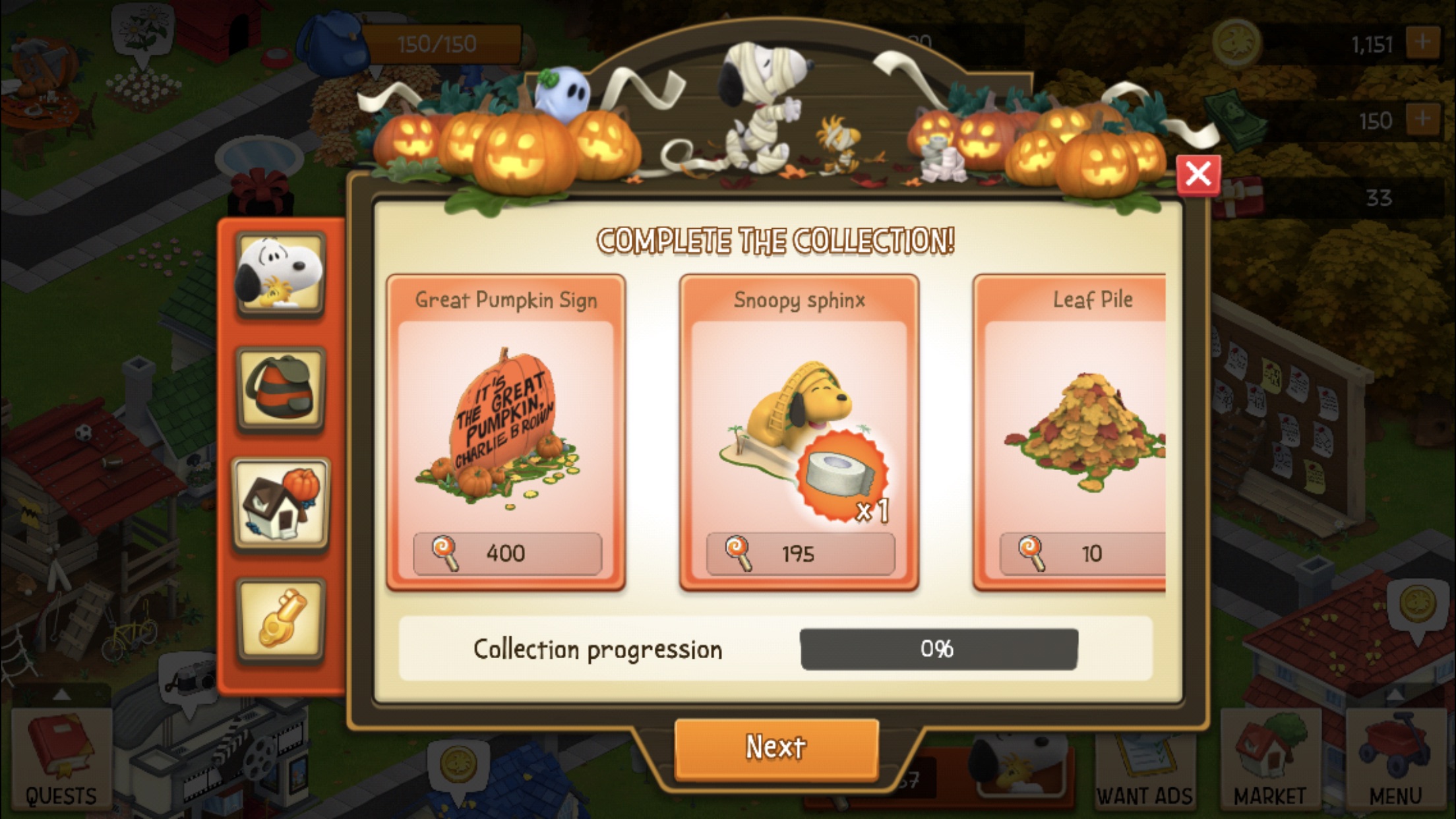Add more coins with the plus button
The image size is (1456, 819).
[1422, 44]
